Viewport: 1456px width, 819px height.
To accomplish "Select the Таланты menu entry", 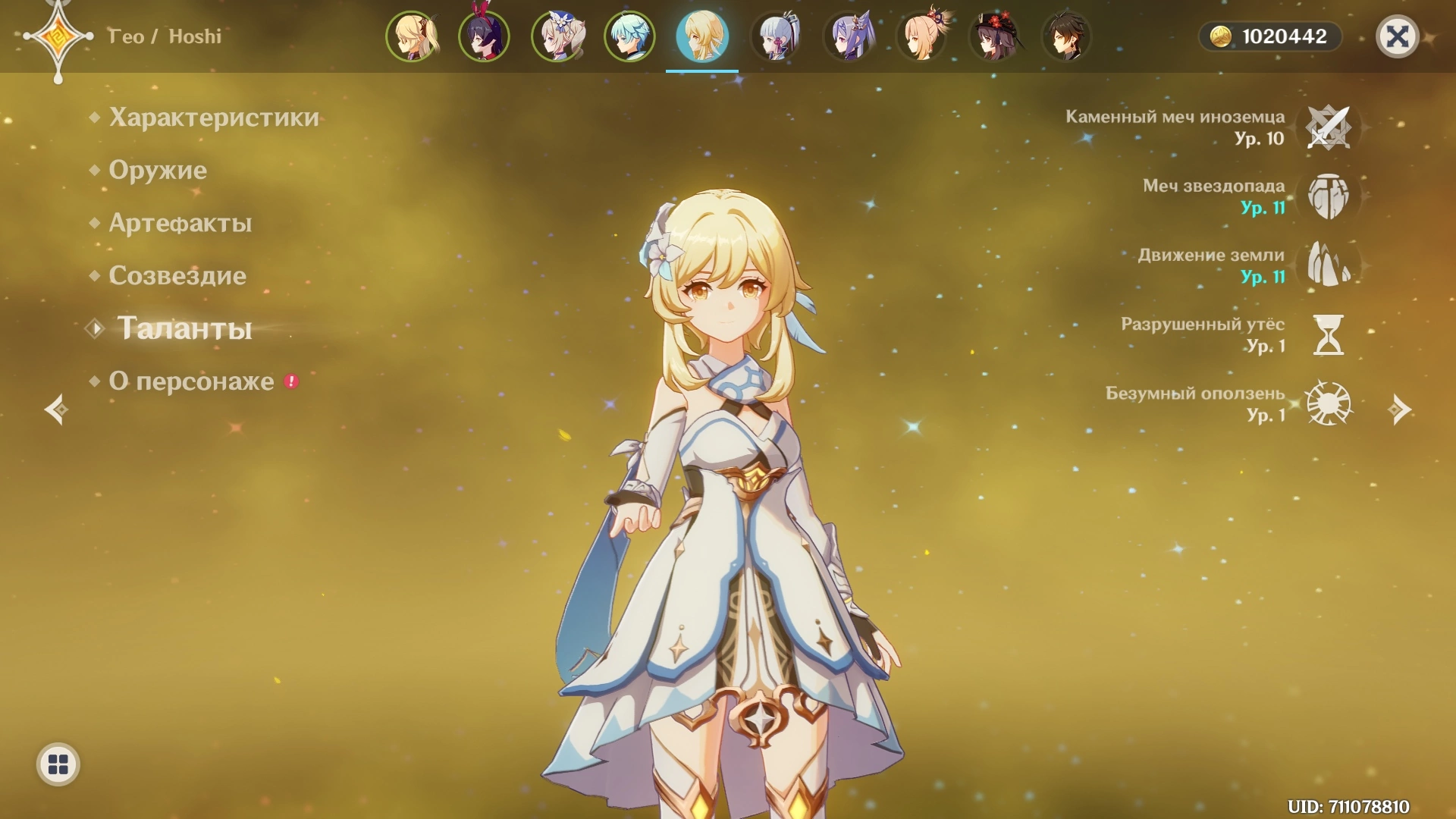I will [184, 328].
